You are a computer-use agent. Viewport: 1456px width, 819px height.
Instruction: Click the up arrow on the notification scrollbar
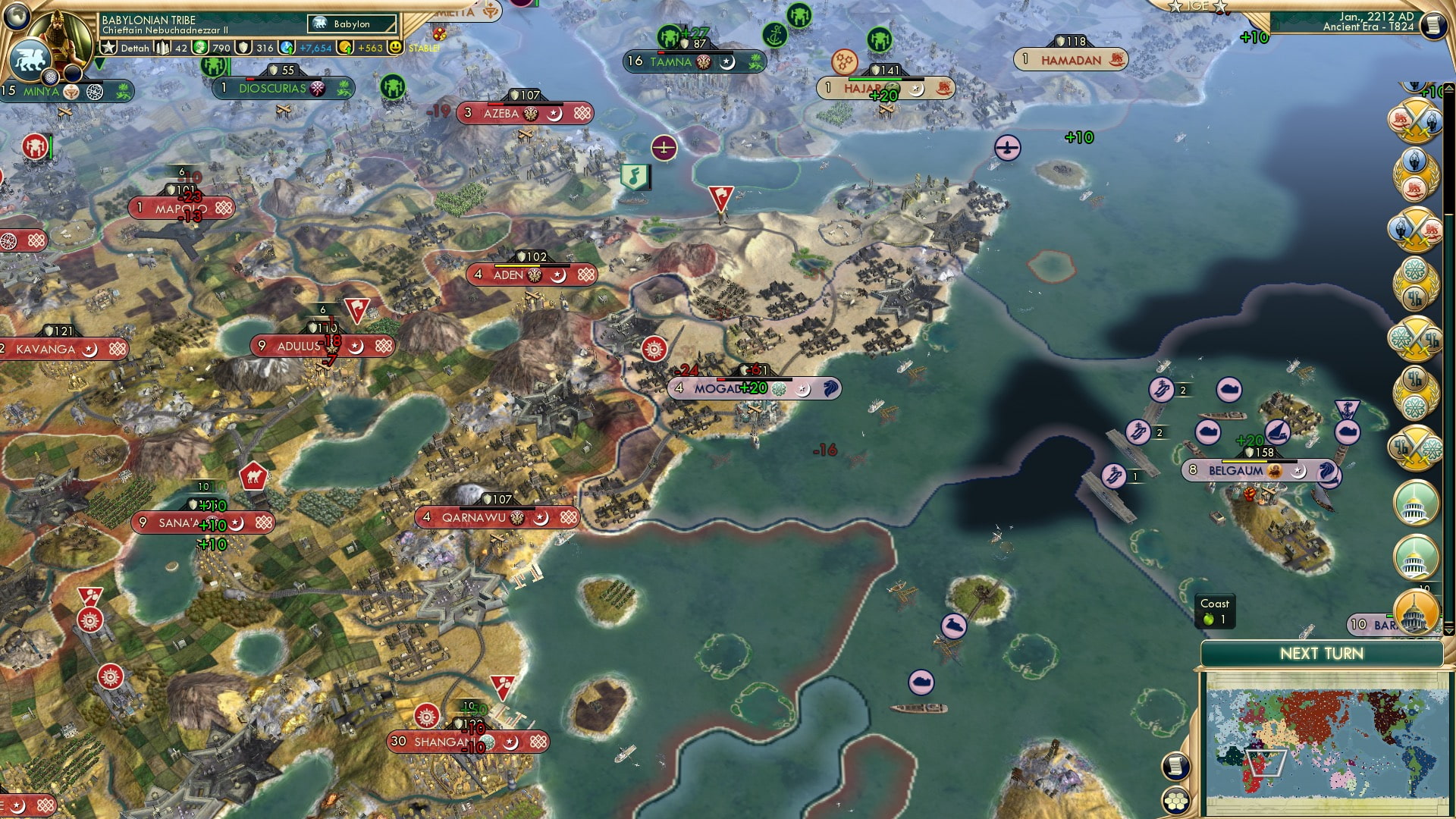(1449, 89)
